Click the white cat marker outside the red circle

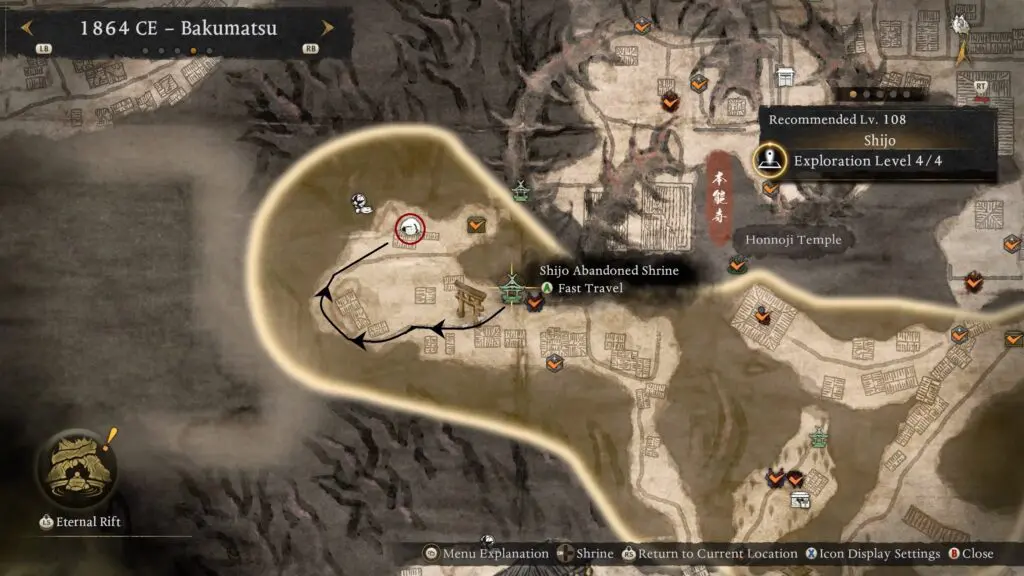(361, 205)
